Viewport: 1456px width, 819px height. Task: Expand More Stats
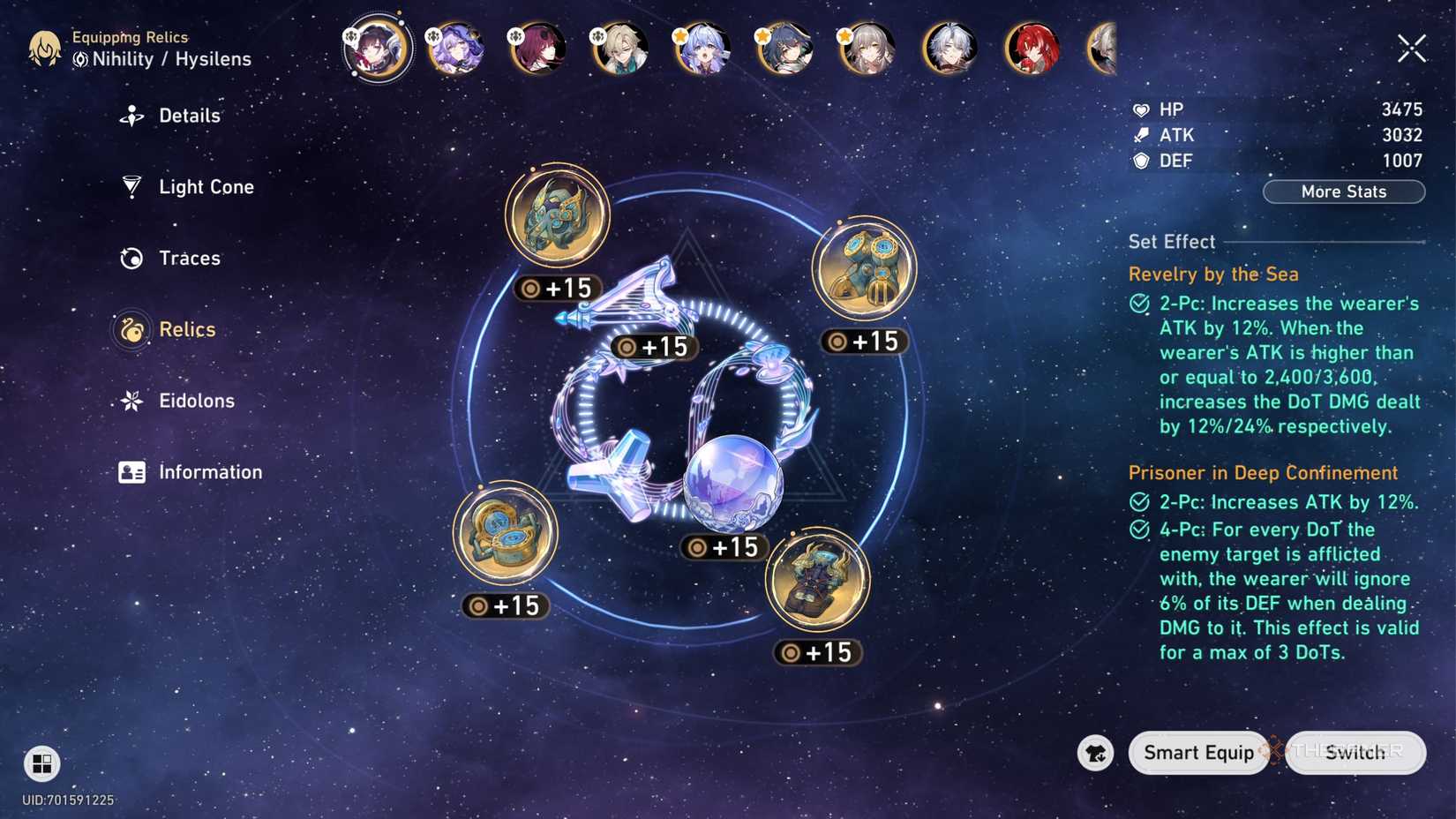click(1344, 192)
